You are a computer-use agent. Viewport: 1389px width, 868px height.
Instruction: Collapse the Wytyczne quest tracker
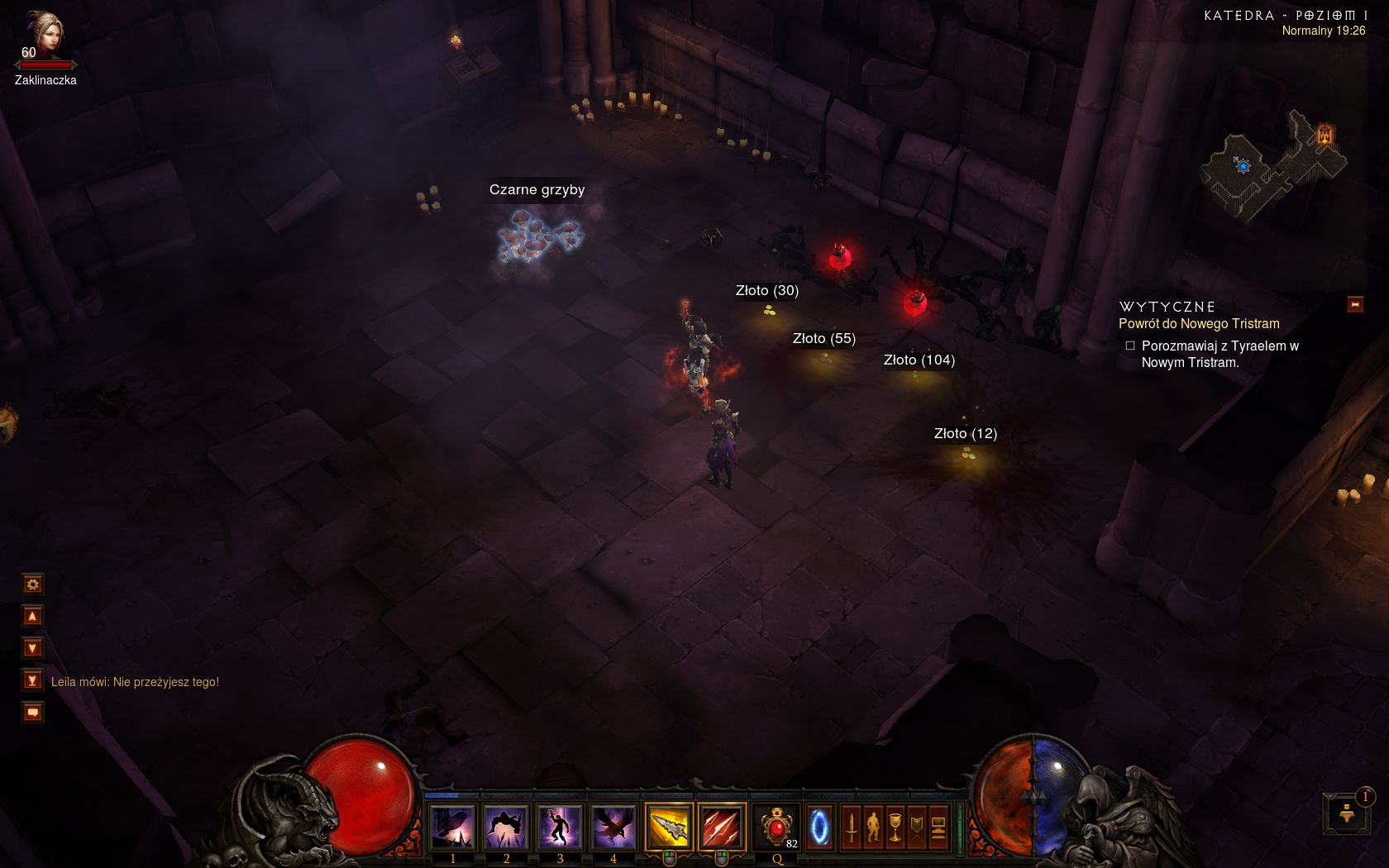pos(1355,305)
